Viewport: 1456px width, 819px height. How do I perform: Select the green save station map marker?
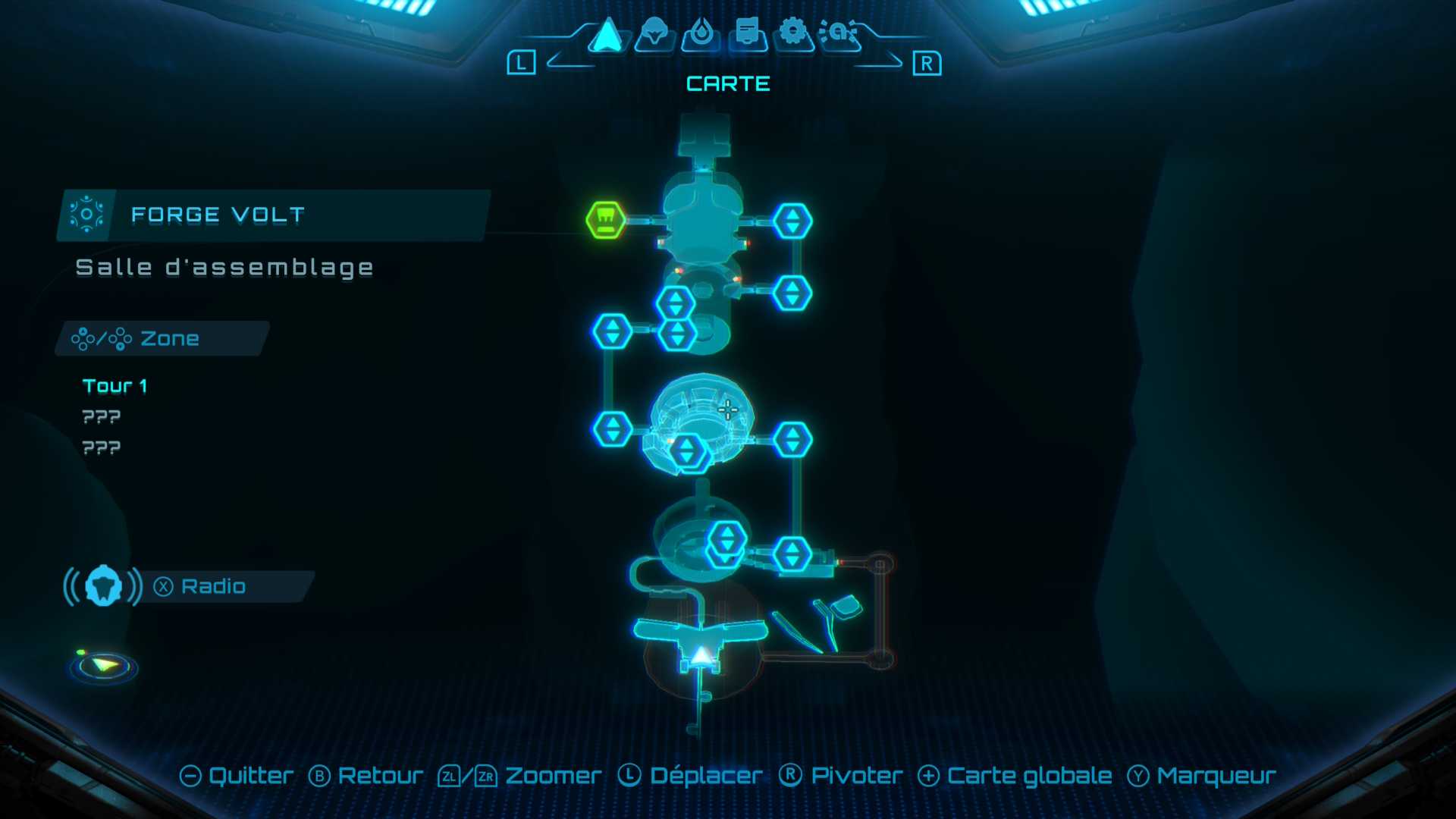click(606, 220)
